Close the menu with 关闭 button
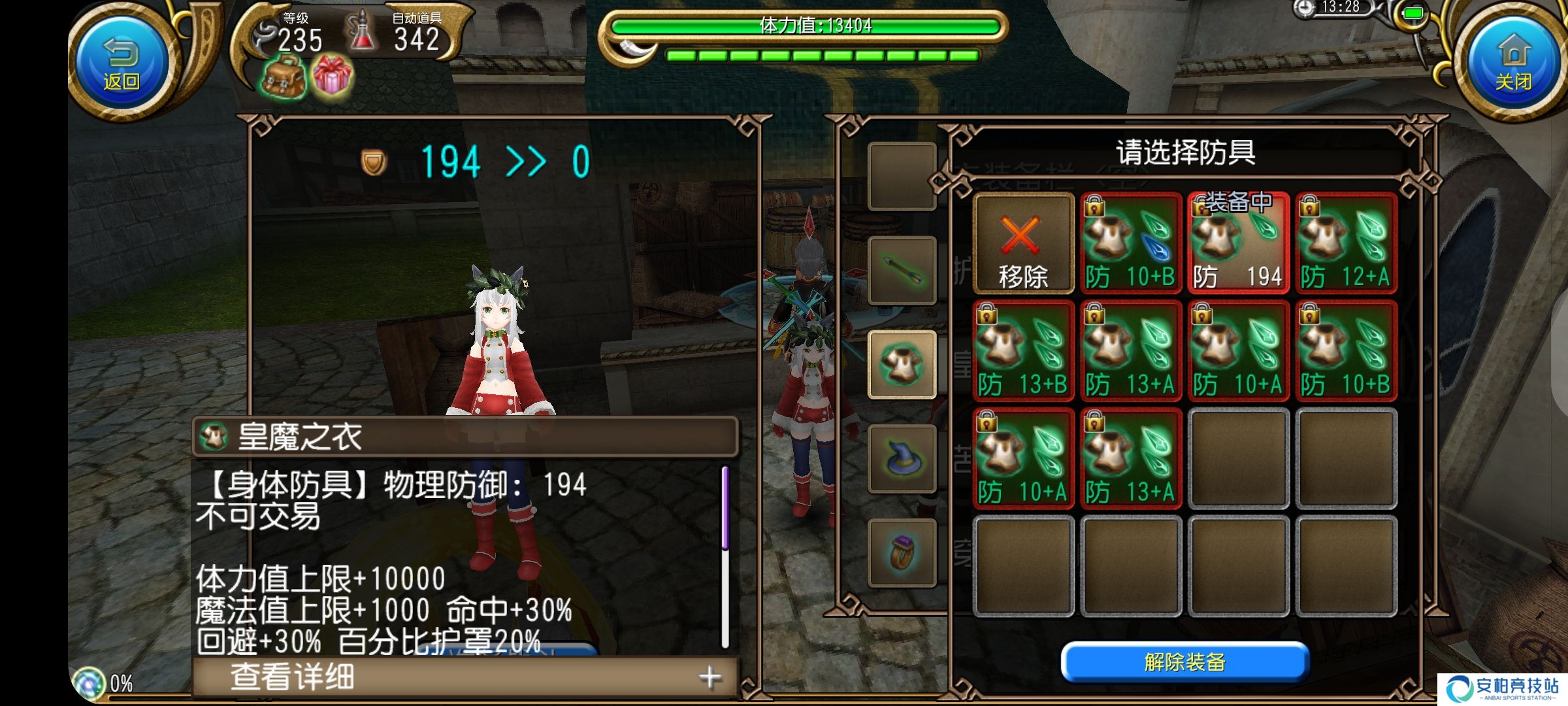Viewport: 1568px width, 706px height. click(1513, 62)
